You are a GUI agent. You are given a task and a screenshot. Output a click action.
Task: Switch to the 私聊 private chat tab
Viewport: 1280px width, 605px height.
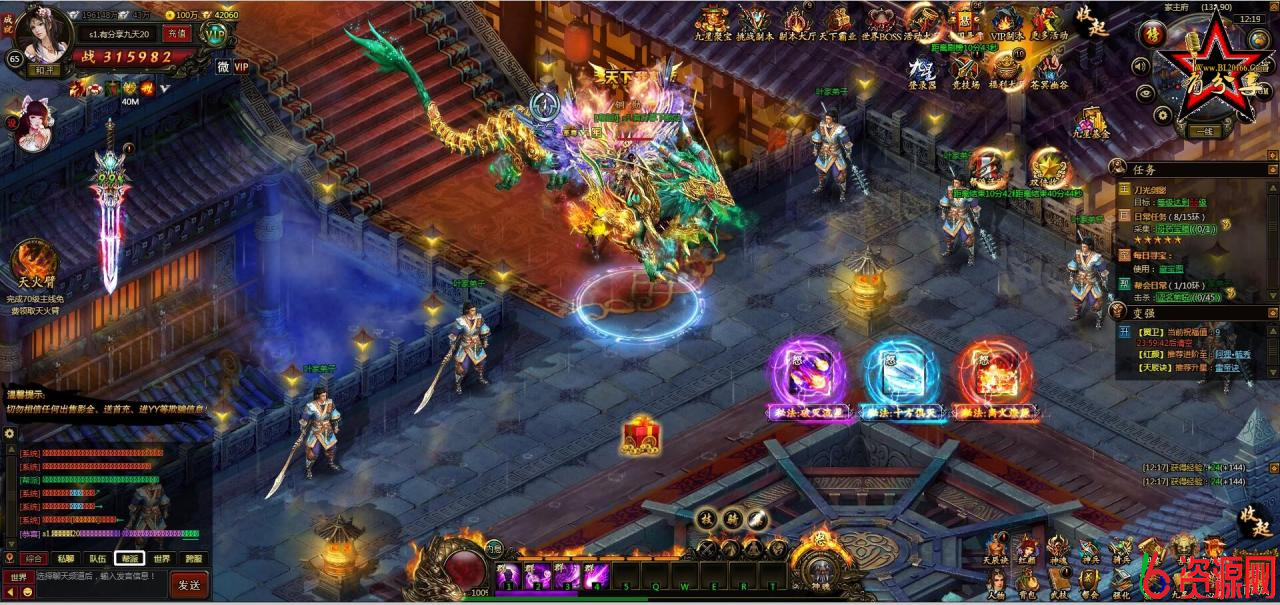point(65,559)
